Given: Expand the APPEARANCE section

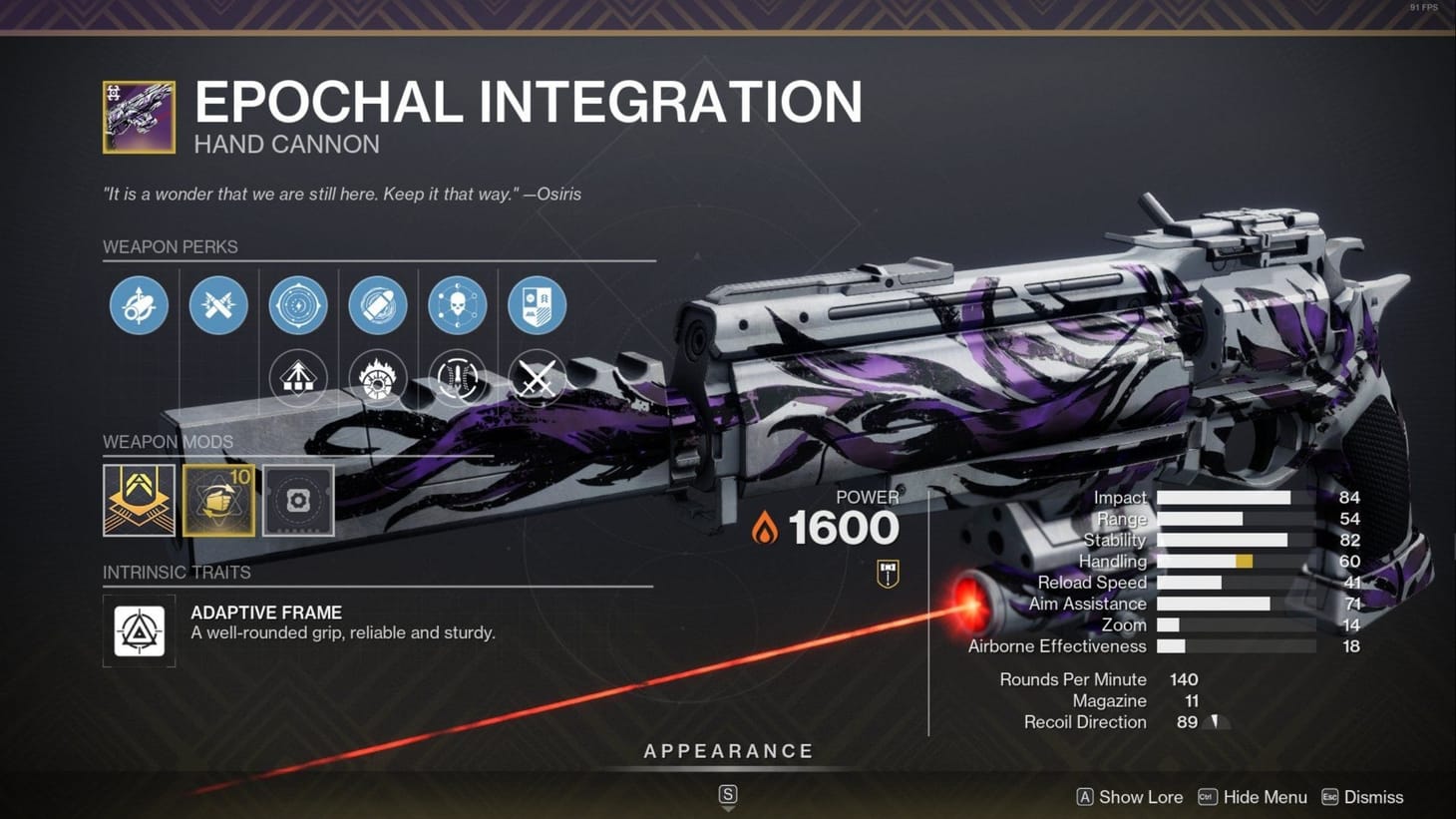Looking at the screenshot, I should pyautogui.click(x=727, y=751).
